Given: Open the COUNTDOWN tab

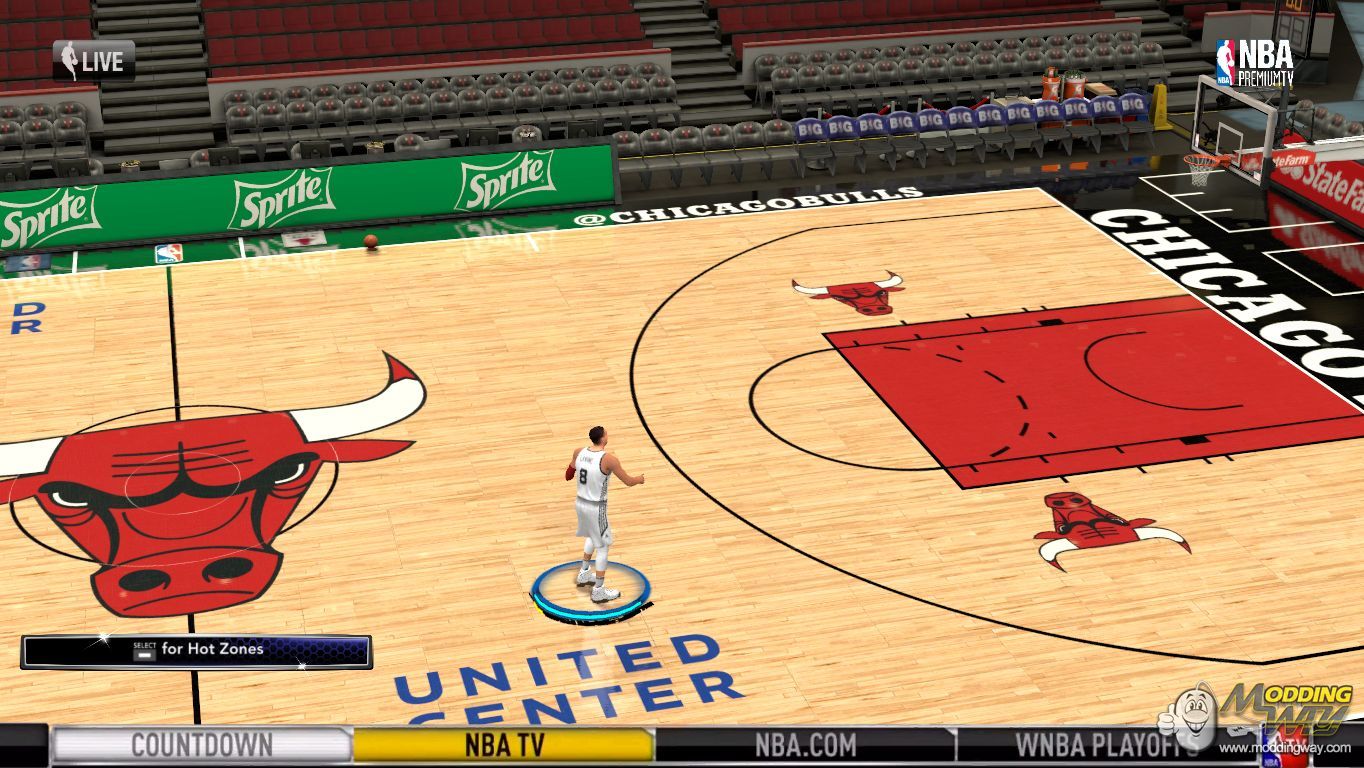Looking at the screenshot, I should 201,745.
